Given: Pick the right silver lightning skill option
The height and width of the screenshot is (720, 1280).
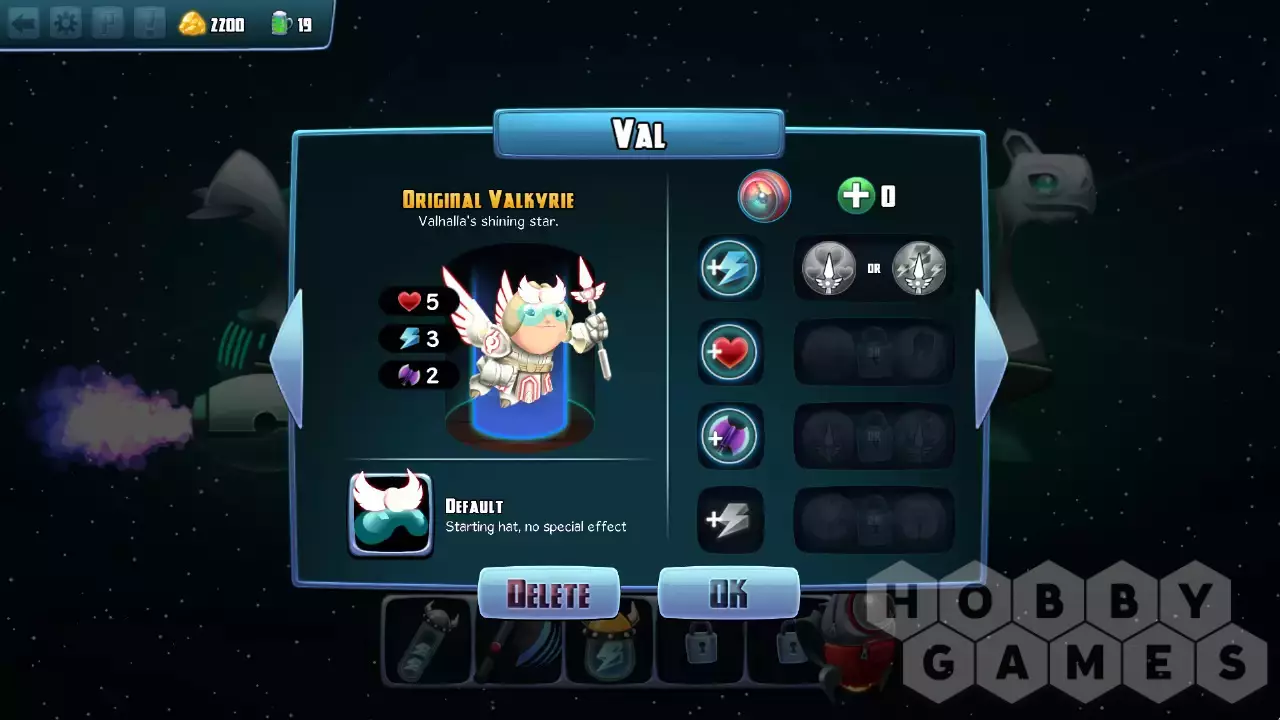Looking at the screenshot, I should [918, 268].
